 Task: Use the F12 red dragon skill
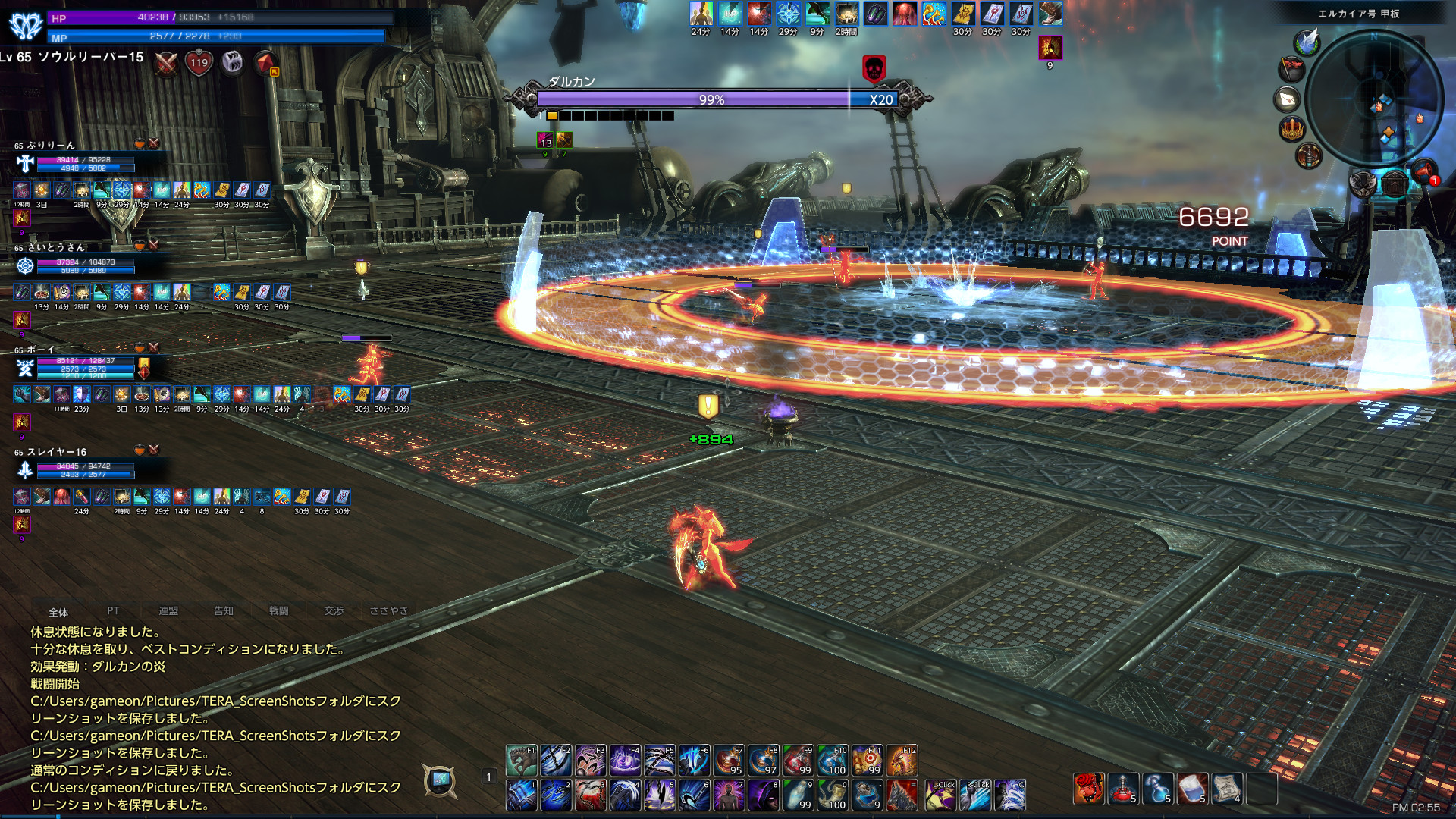[x=902, y=761]
